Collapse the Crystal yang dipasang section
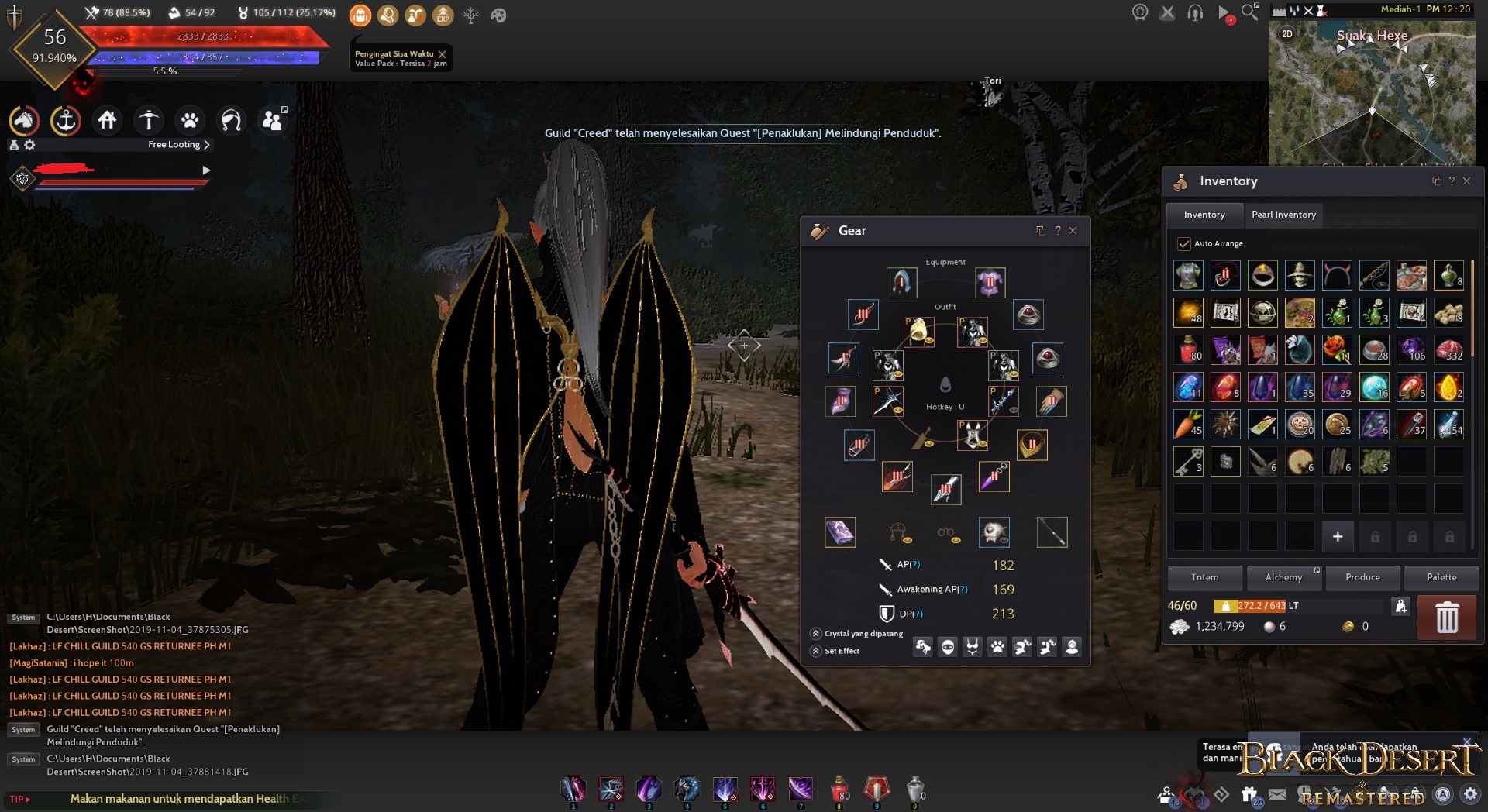Screen dimensions: 1488x812 [815, 633]
